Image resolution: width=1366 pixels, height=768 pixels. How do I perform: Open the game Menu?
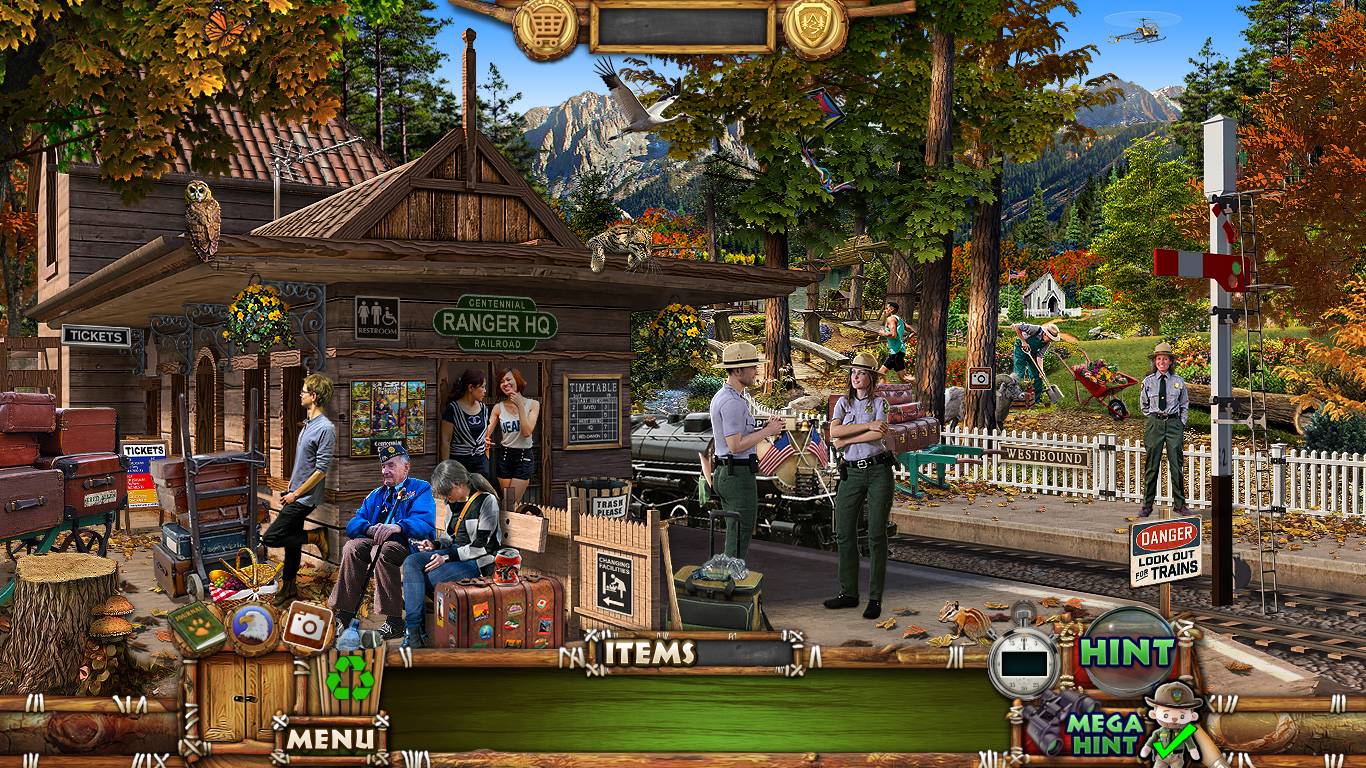pos(330,739)
